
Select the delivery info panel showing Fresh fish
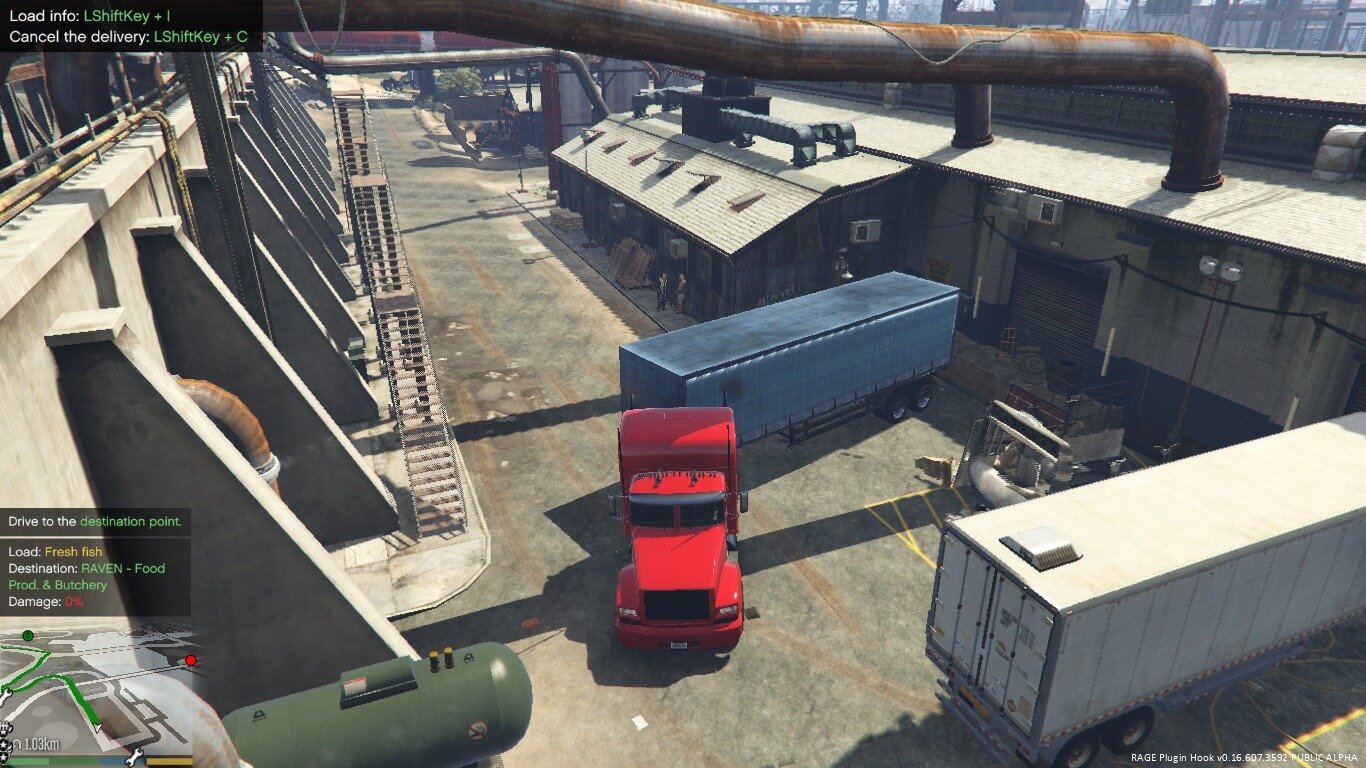(x=95, y=577)
